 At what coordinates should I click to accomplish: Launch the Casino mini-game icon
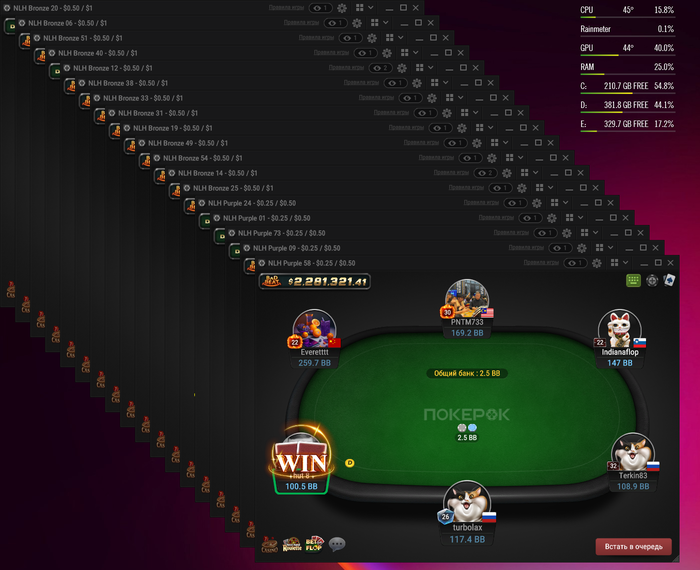pyautogui.click(x=269, y=544)
